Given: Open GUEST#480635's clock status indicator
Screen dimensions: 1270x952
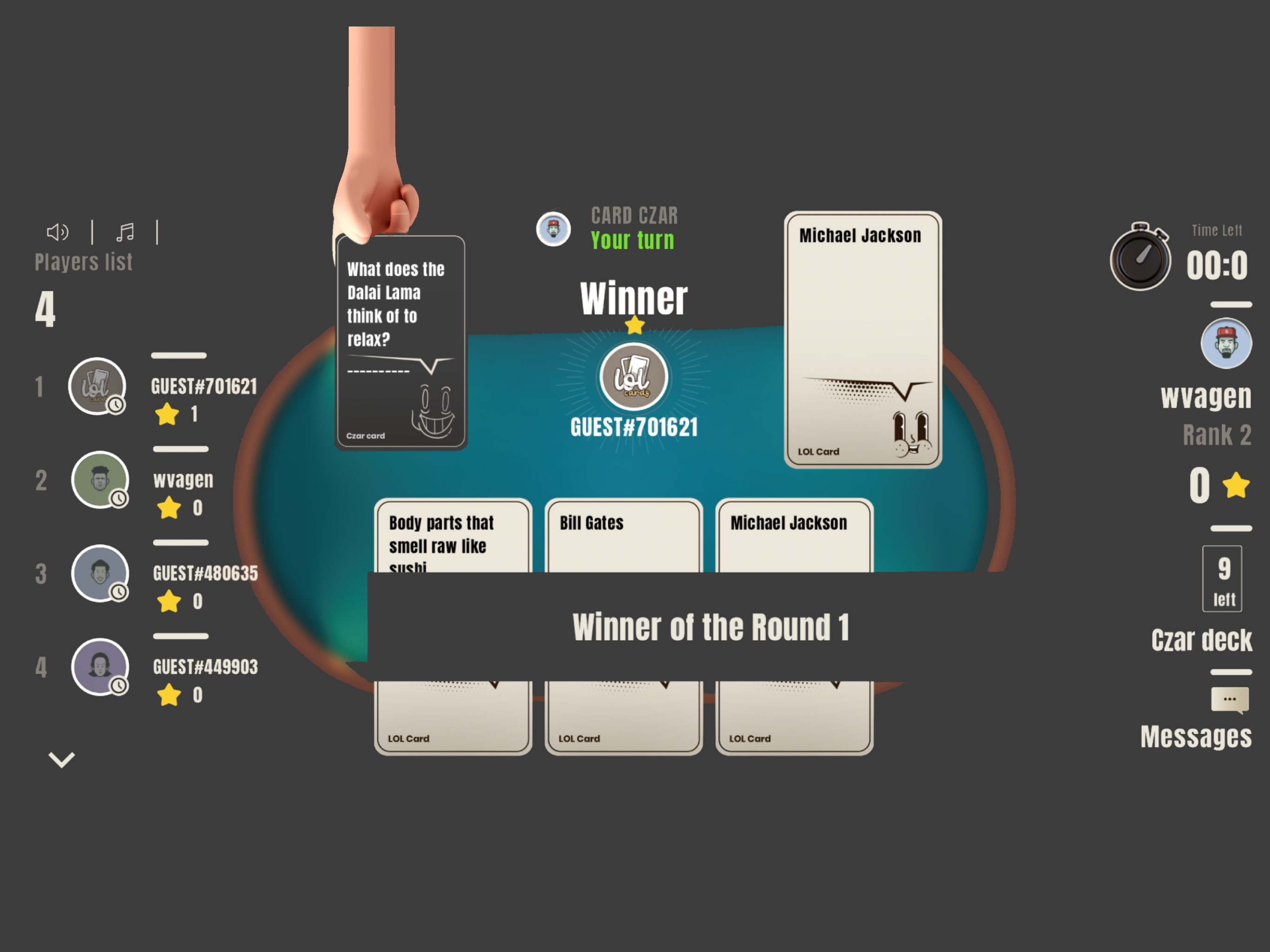Looking at the screenshot, I should pyautogui.click(x=119, y=590).
